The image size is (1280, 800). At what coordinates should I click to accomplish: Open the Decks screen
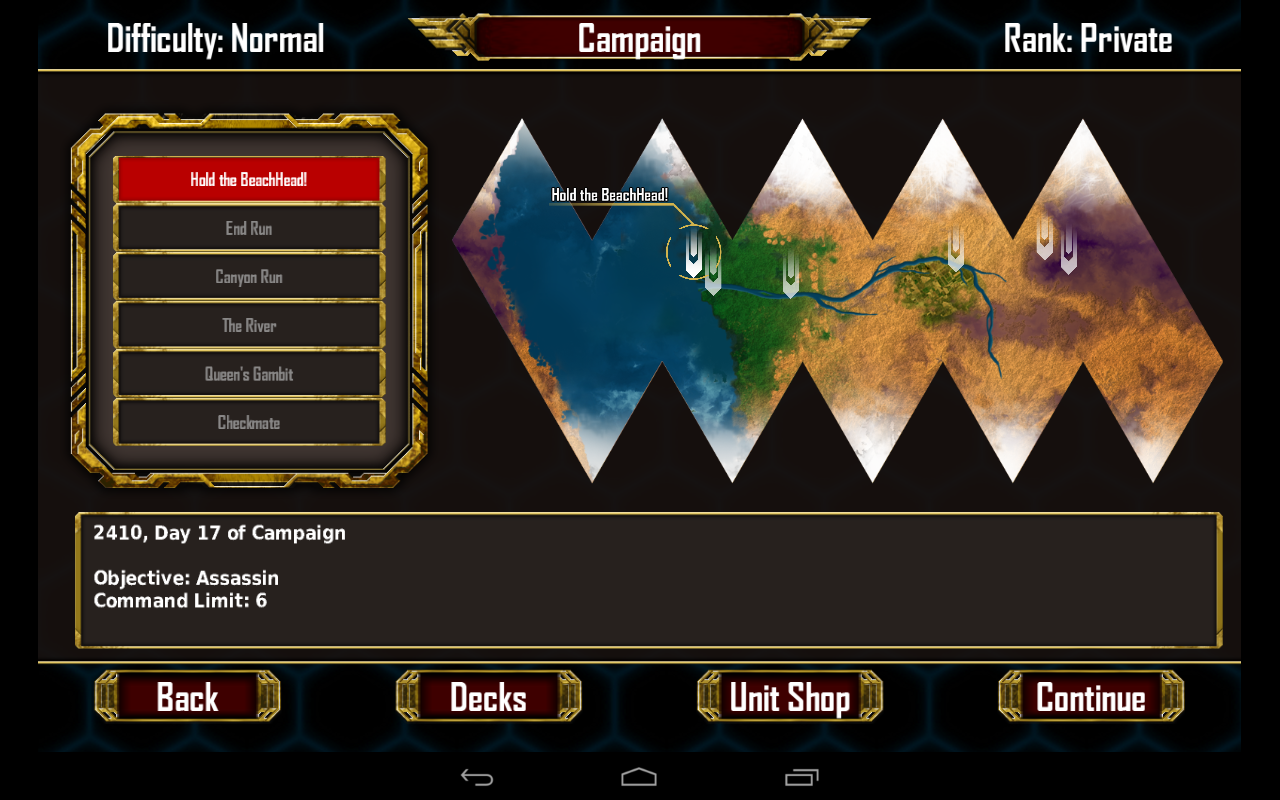[x=488, y=697]
